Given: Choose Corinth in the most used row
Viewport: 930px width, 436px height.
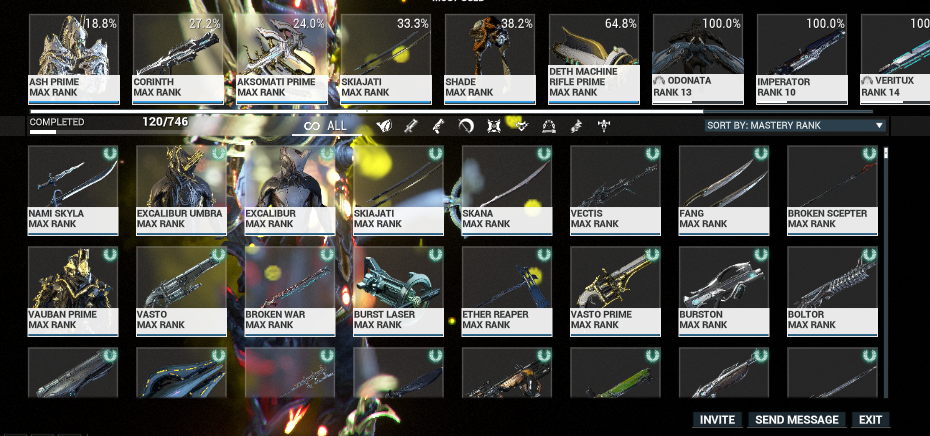Looking at the screenshot, I should coord(177,59).
